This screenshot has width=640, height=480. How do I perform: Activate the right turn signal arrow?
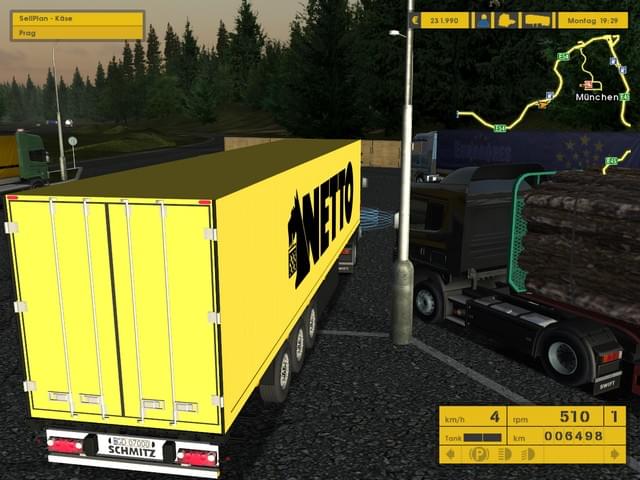click(617, 454)
